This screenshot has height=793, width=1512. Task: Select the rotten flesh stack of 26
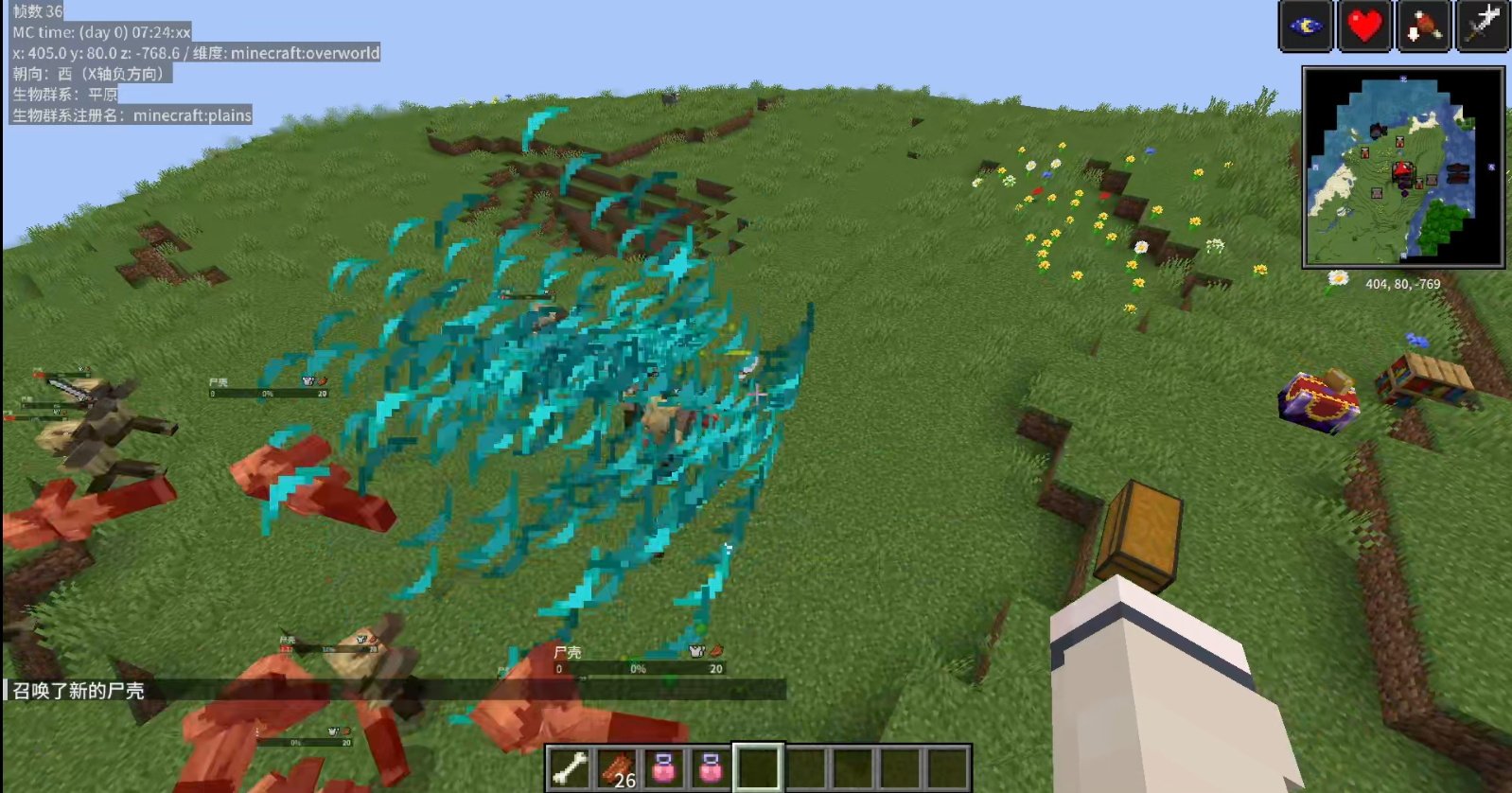[x=617, y=767]
